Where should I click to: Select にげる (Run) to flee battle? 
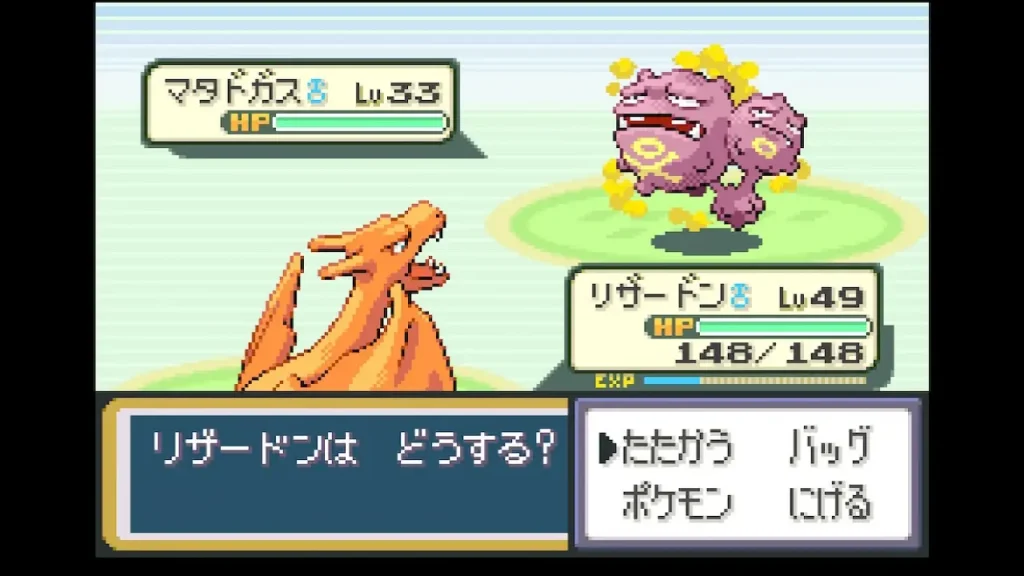pyautogui.click(x=829, y=502)
